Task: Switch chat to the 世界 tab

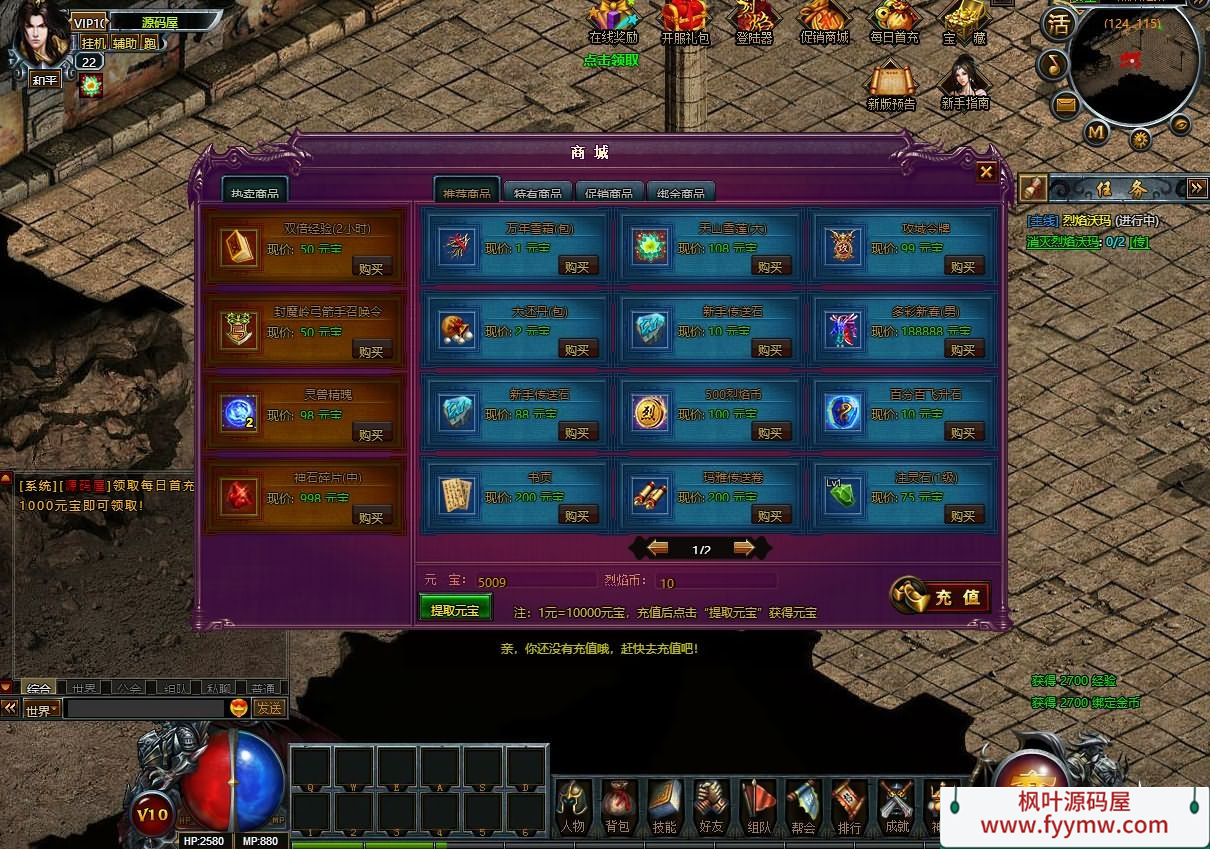Action: (83, 688)
